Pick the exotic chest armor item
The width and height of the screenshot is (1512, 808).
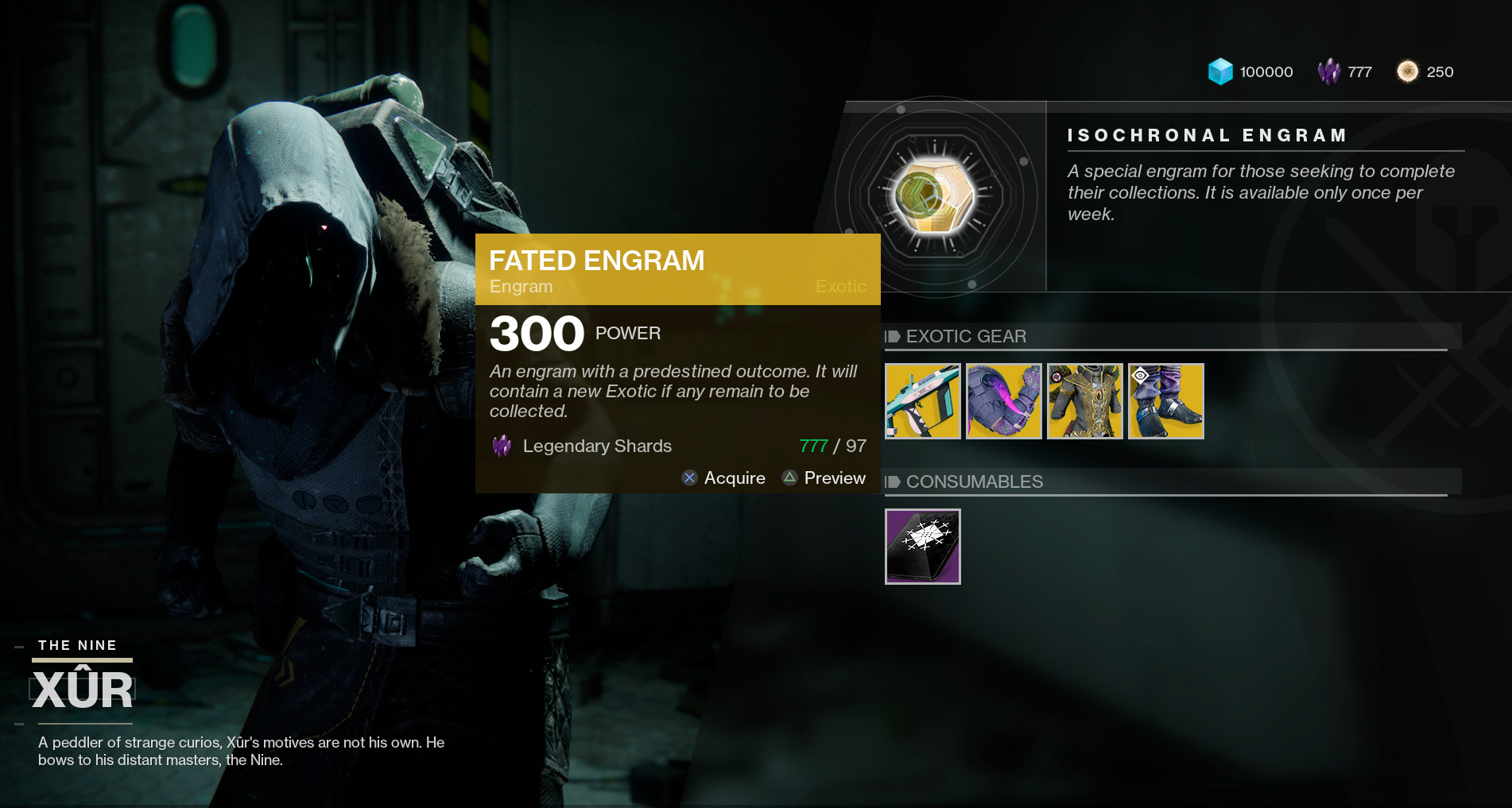(1085, 401)
